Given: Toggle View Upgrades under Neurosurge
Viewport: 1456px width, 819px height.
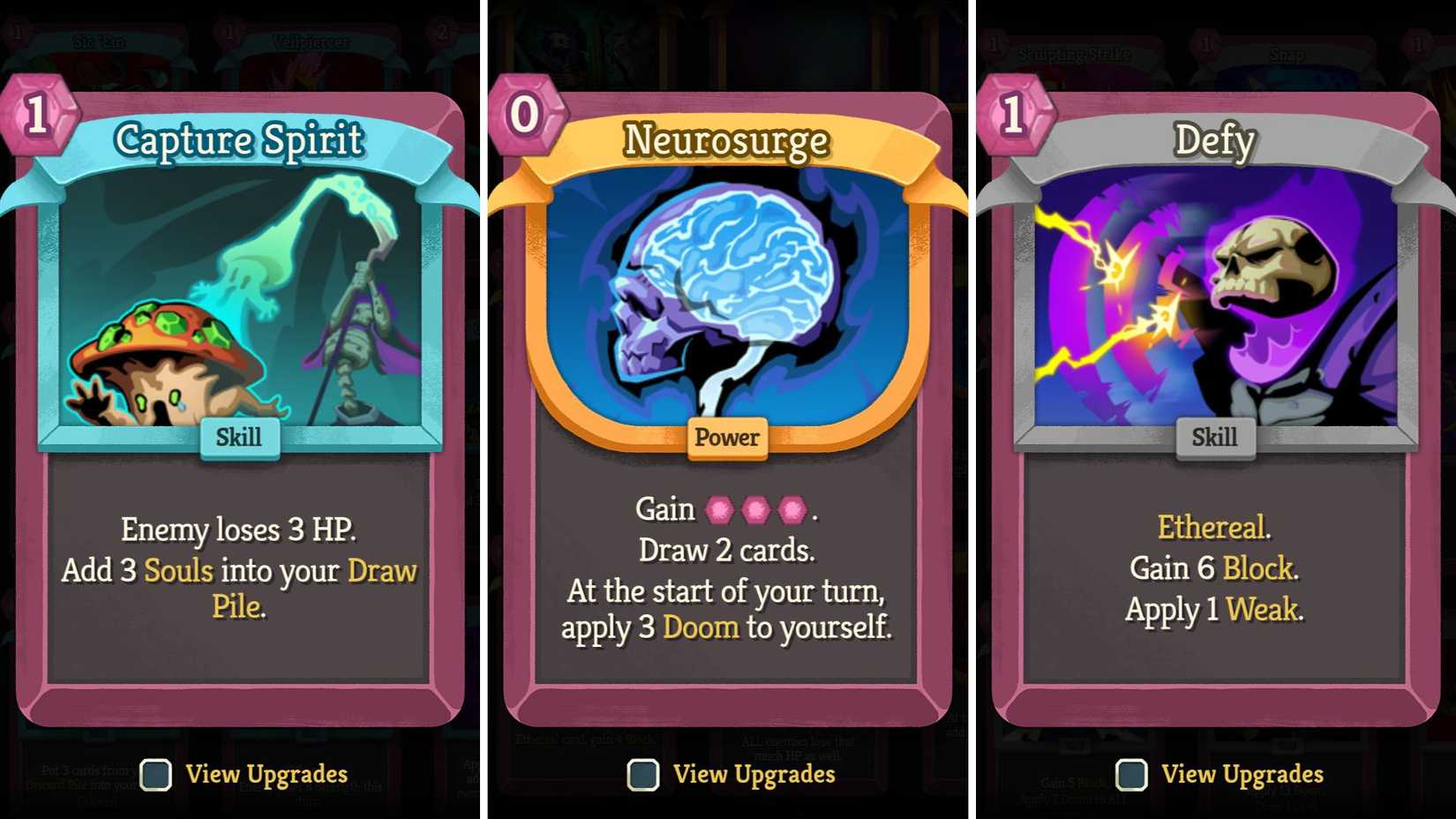Looking at the screenshot, I should (642, 775).
